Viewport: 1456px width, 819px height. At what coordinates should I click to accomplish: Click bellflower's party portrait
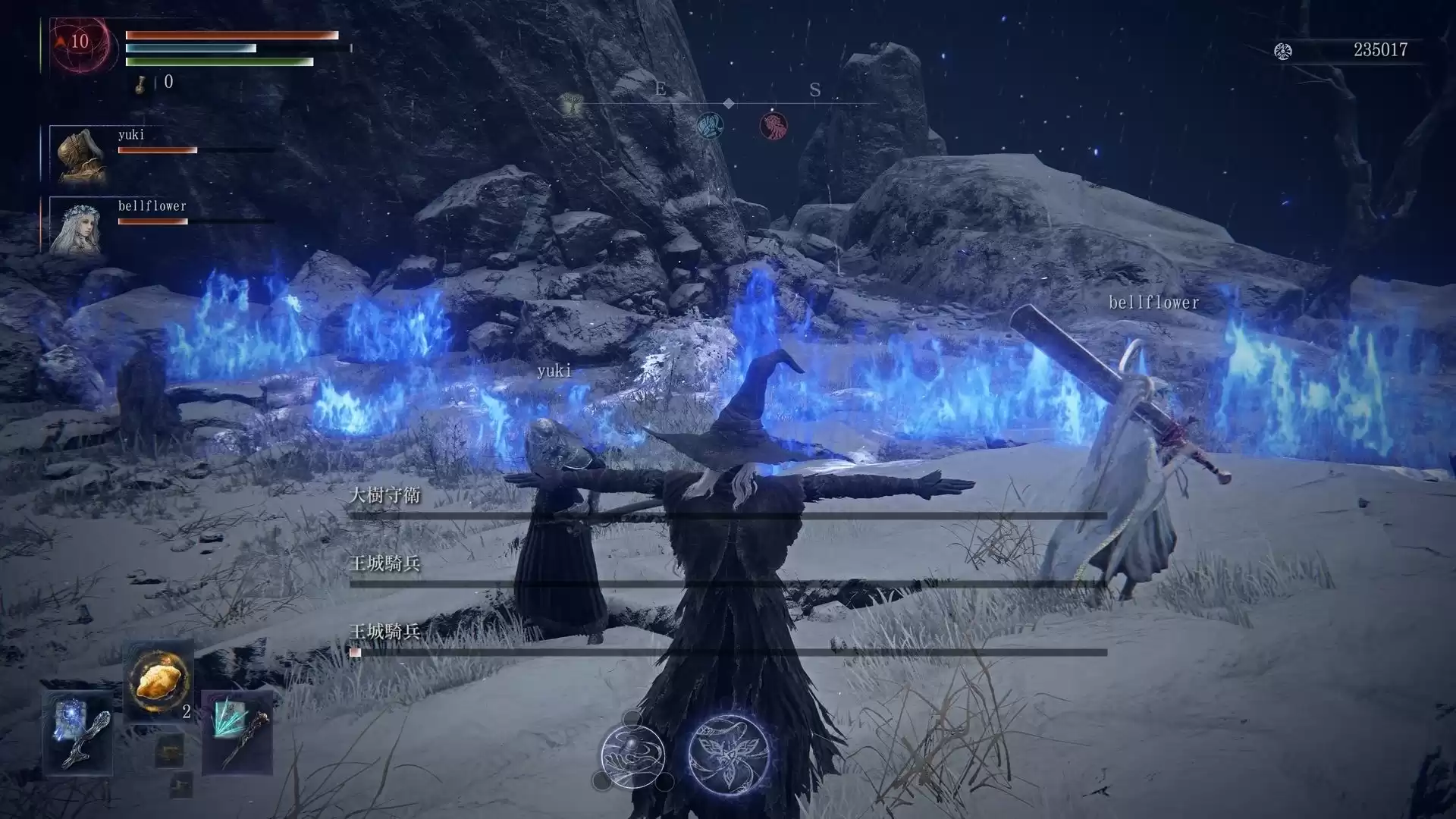[77, 226]
